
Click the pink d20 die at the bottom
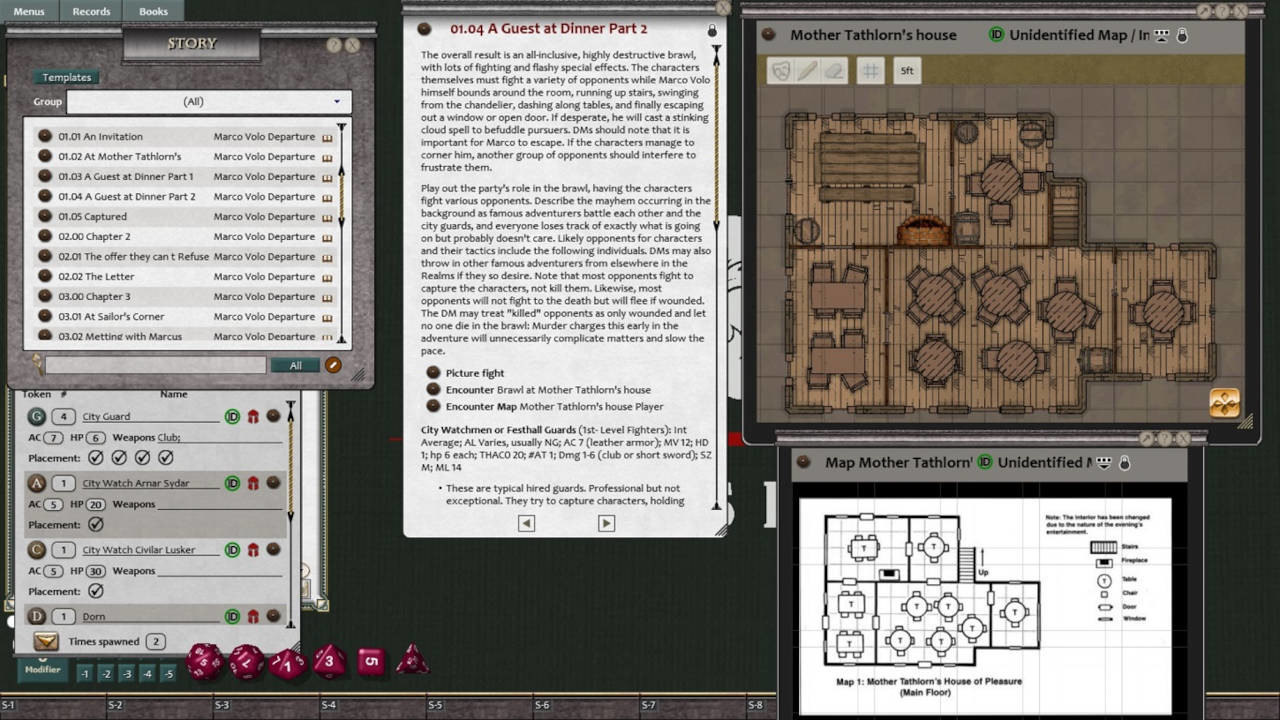coord(205,662)
